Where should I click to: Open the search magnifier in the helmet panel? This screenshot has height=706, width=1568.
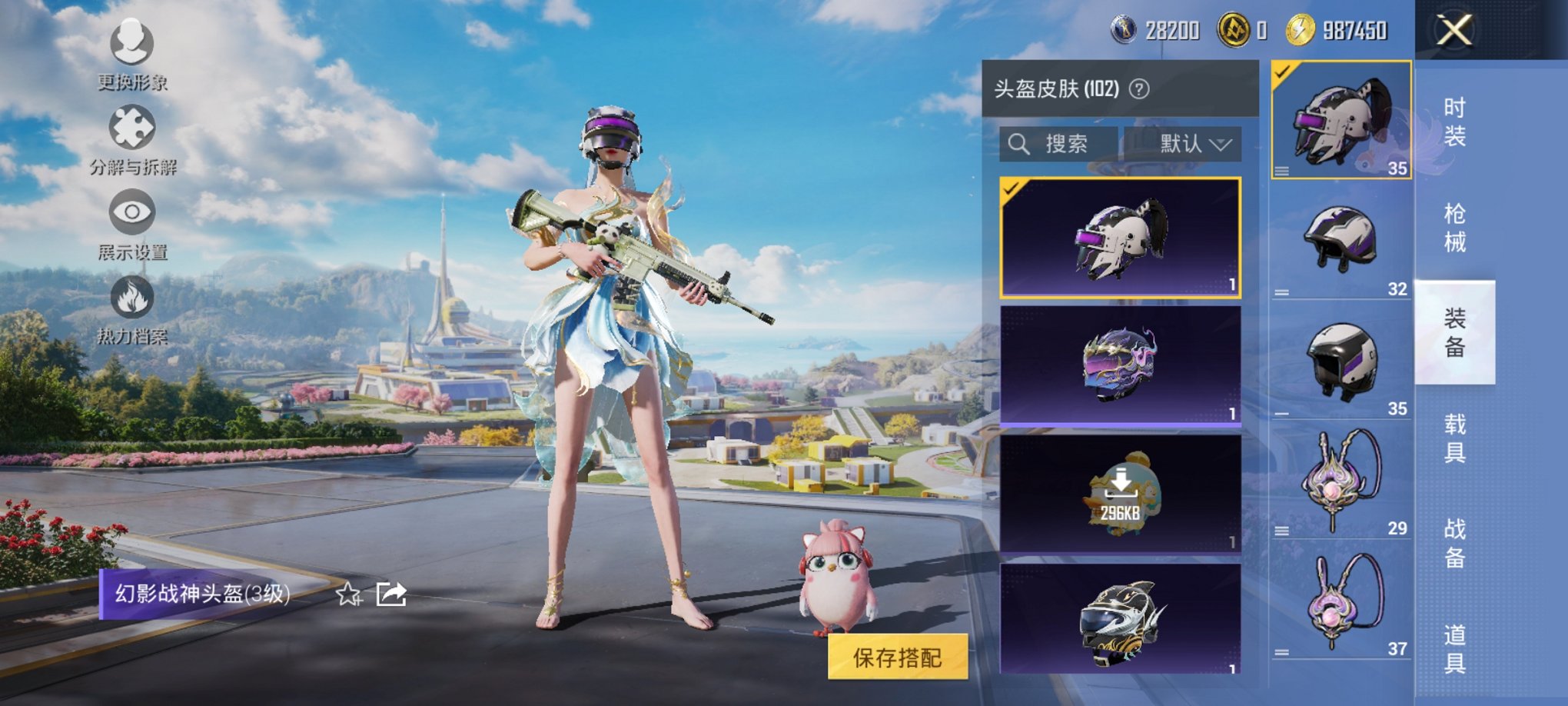pos(1020,143)
